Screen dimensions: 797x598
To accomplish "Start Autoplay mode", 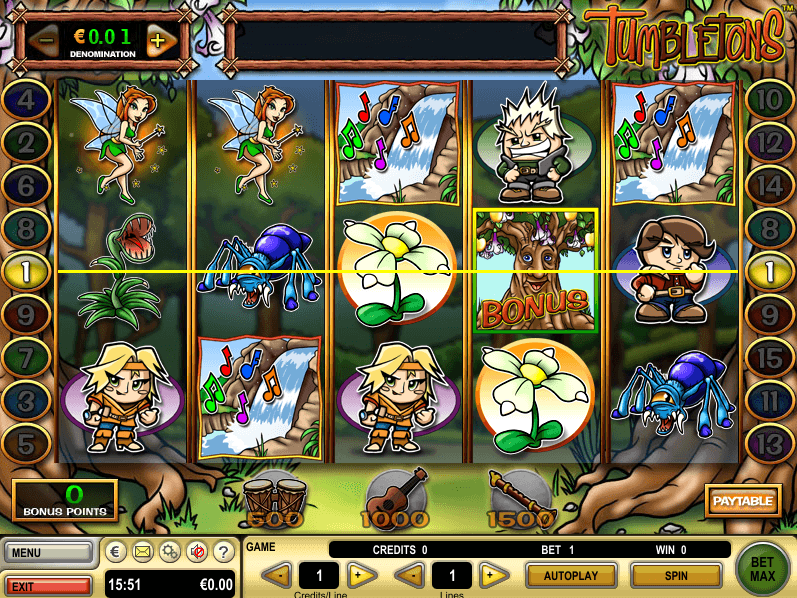I will pyautogui.click(x=570, y=575).
